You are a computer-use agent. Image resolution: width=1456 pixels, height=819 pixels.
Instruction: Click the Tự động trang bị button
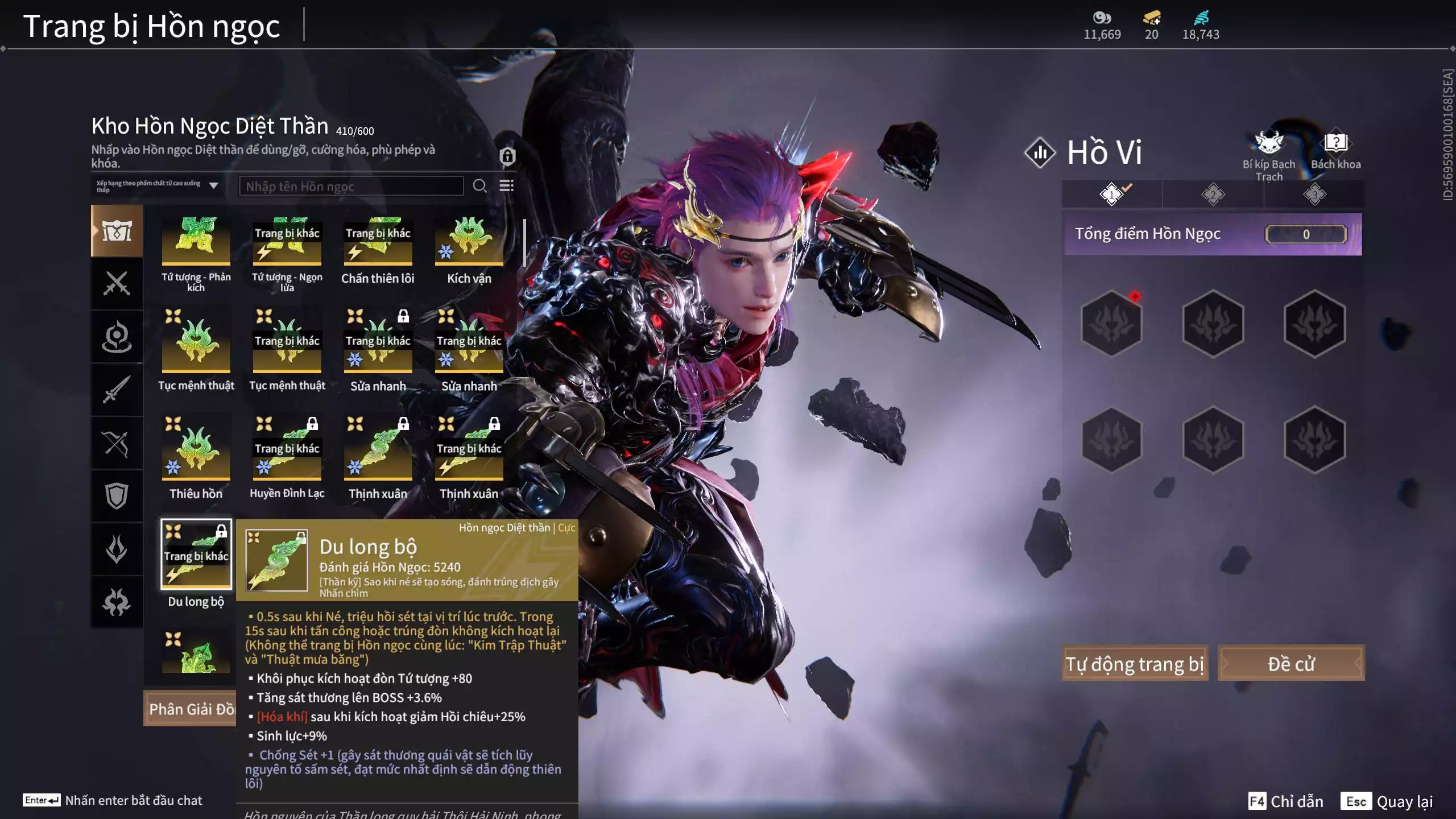click(x=1135, y=663)
